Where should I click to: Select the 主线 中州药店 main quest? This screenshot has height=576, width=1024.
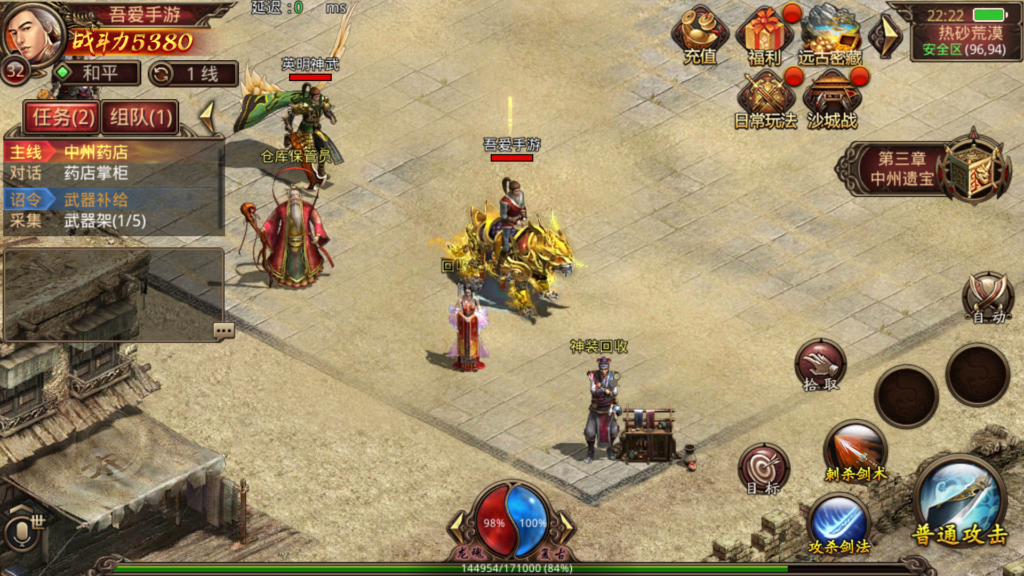[113, 152]
